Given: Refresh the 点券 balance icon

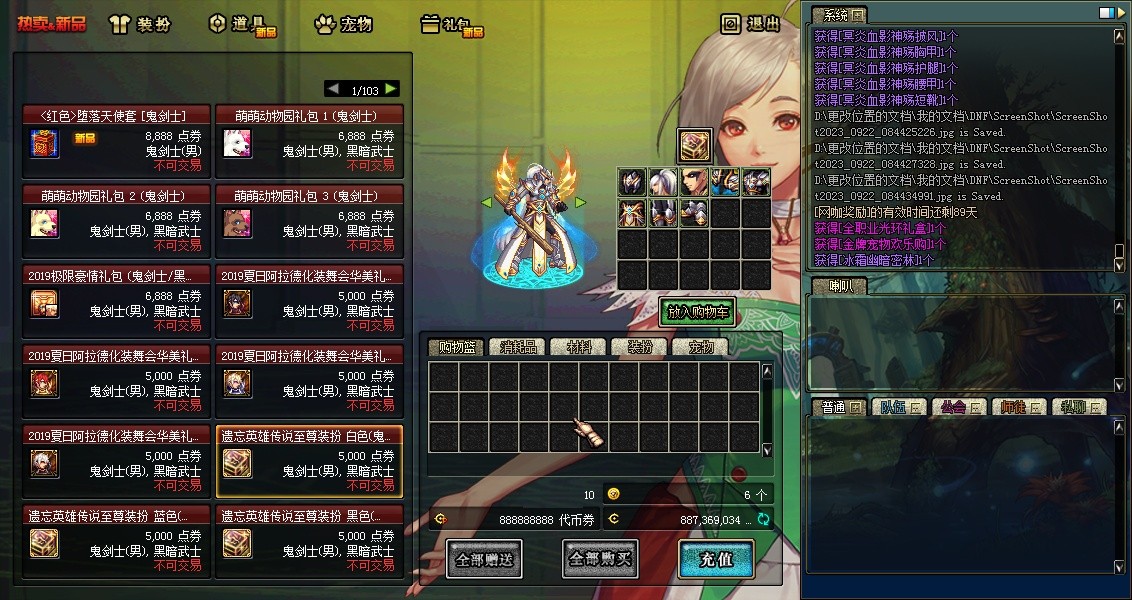Looking at the screenshot, I should click(764, 519).
